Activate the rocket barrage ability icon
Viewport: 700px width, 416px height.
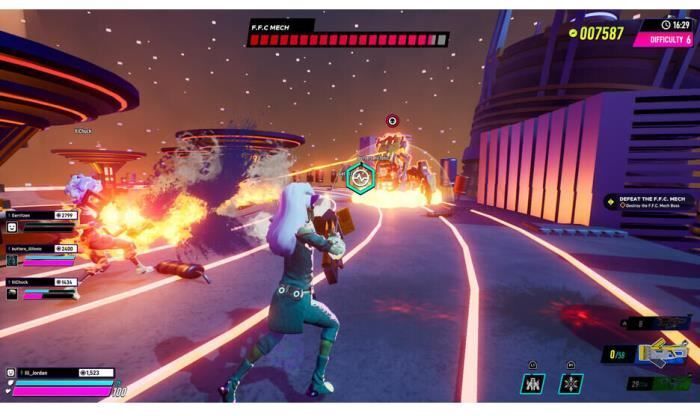[x=533, y=384]
